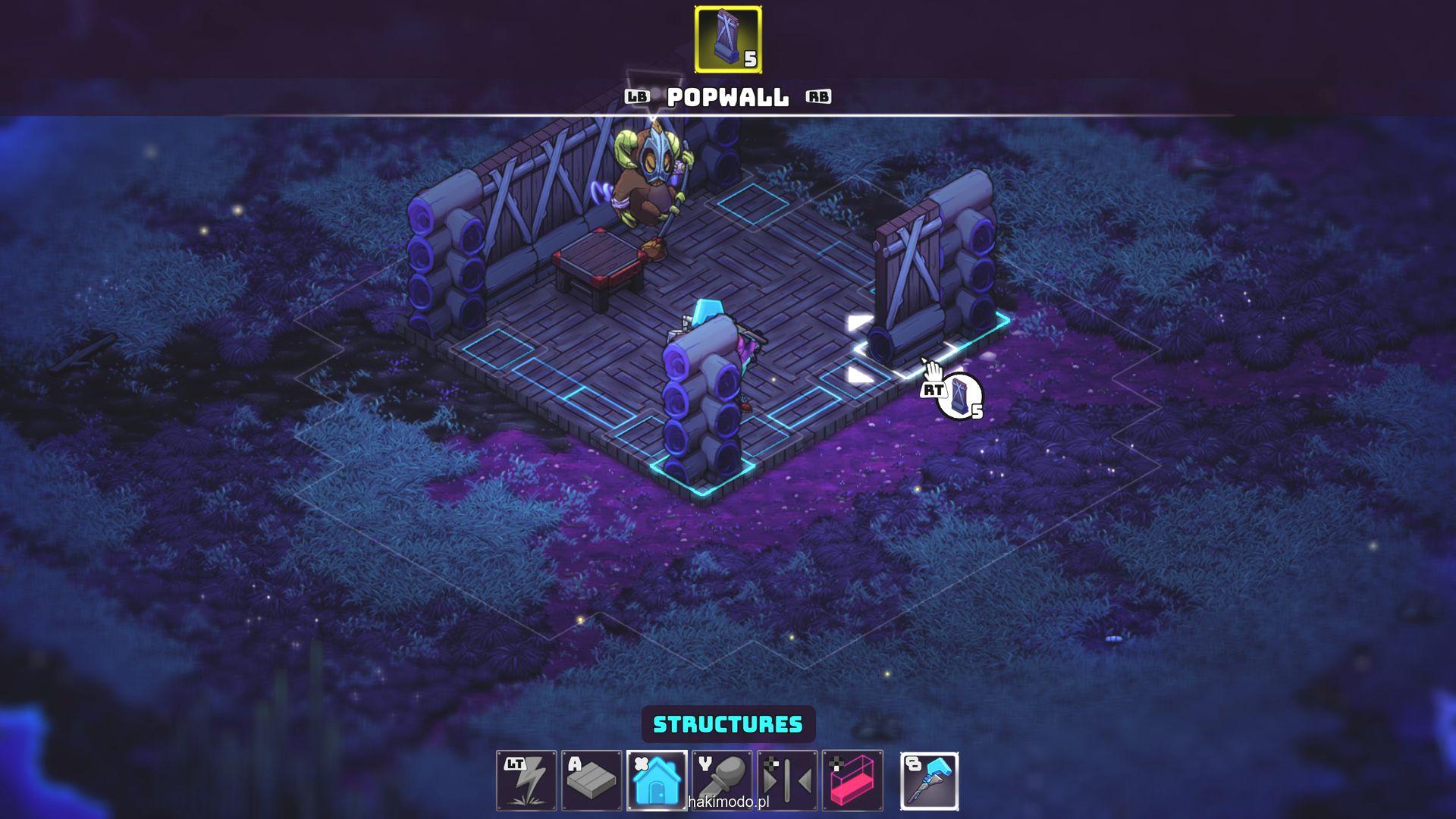Select the blue house Structures mode
The image size is (1456, 819).
point(657,780)
